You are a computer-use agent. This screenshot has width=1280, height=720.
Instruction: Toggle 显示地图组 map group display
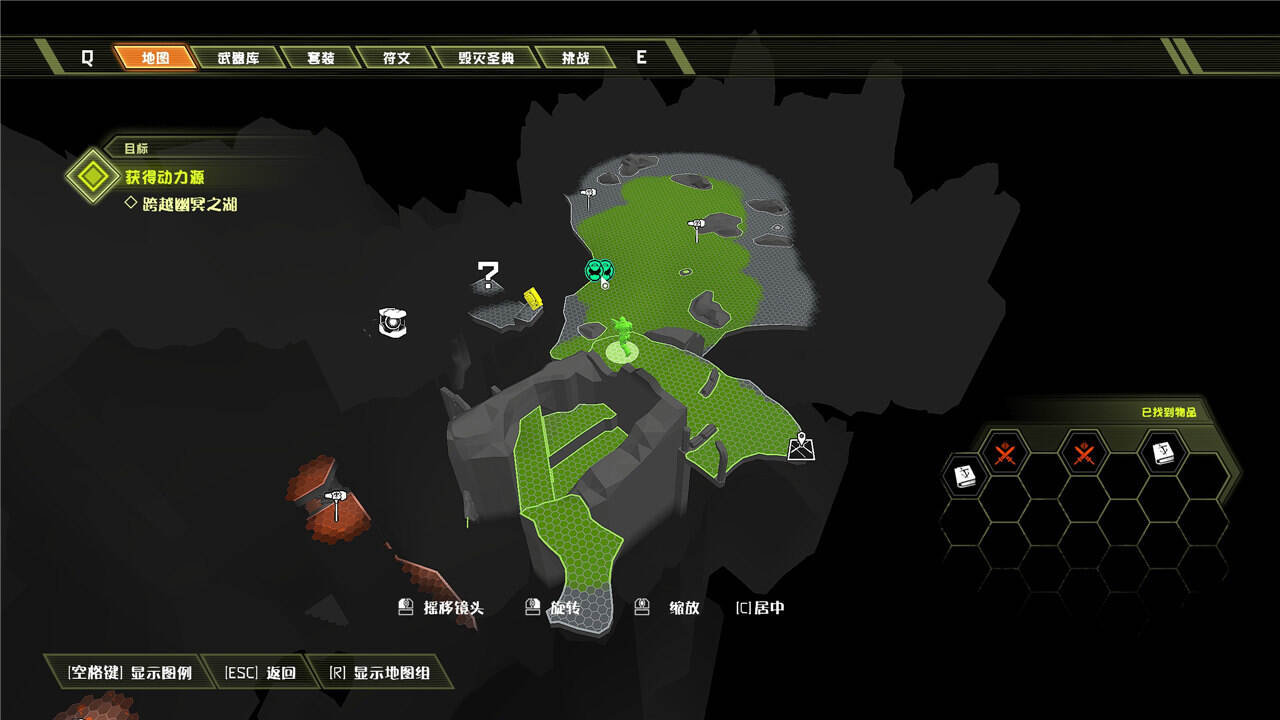click(x=380, y=673)
